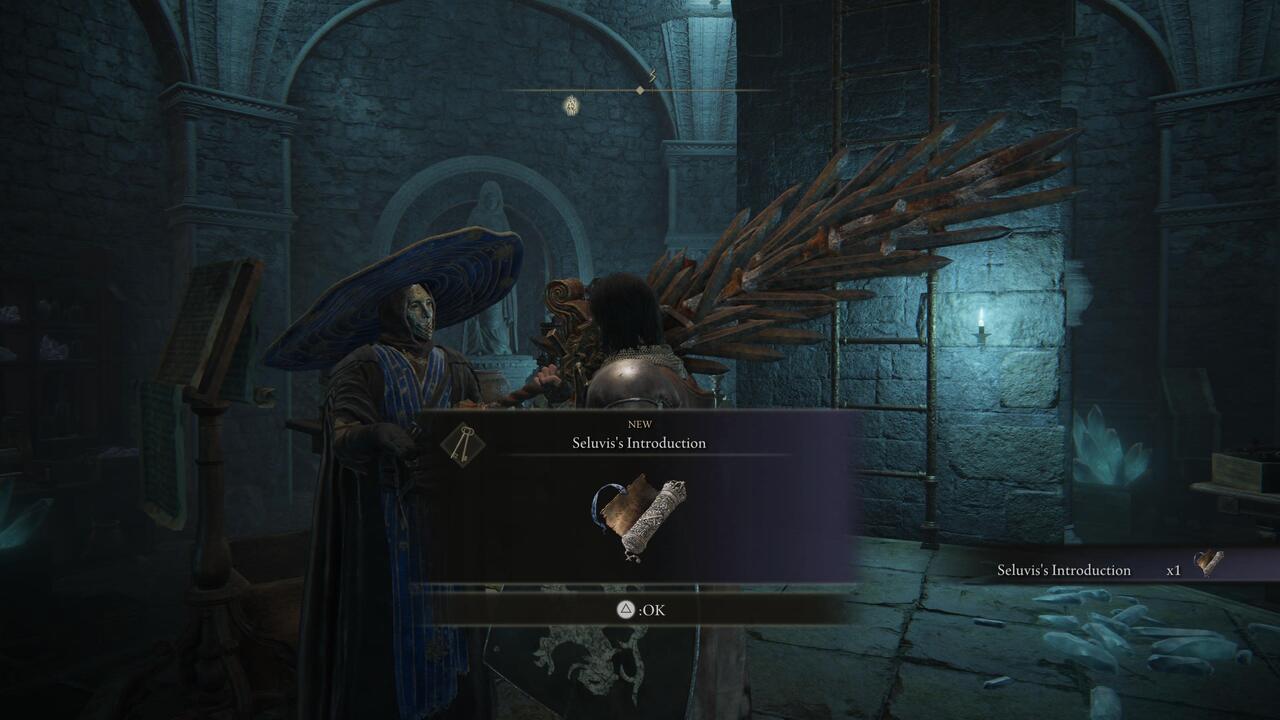Click the NEW label above the item title
The height and width of the screenshot is (720, 1280).
point(639,423)
